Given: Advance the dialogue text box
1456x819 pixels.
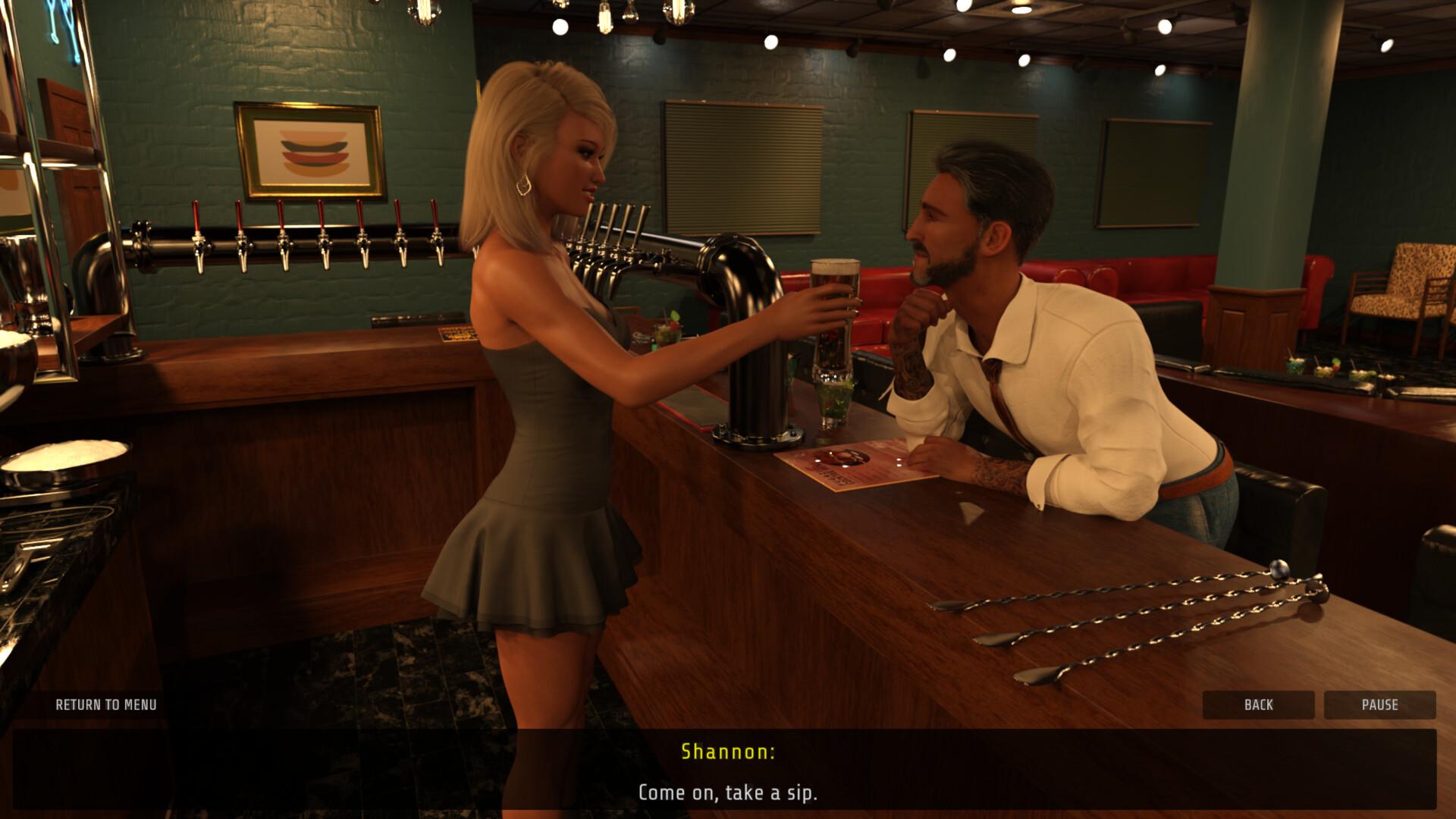Looking at the screenshot, I should point(728,792).
